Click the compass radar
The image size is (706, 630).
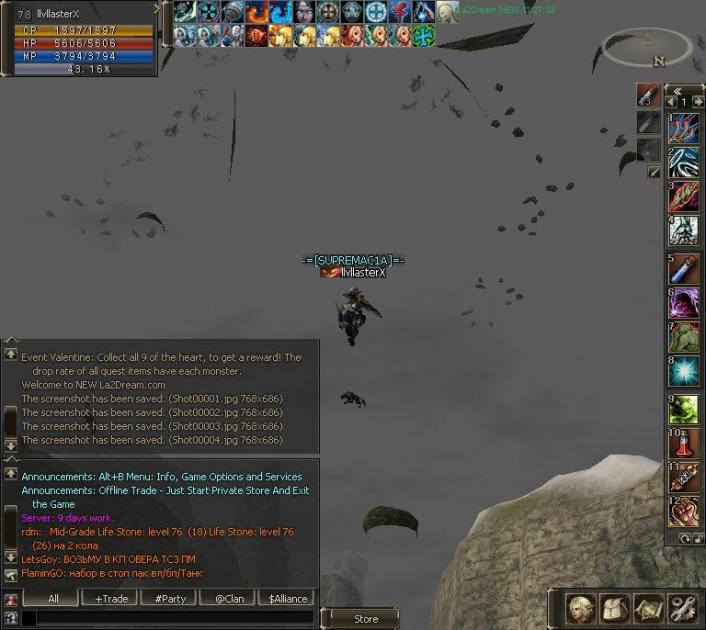[x=647, y=47]
